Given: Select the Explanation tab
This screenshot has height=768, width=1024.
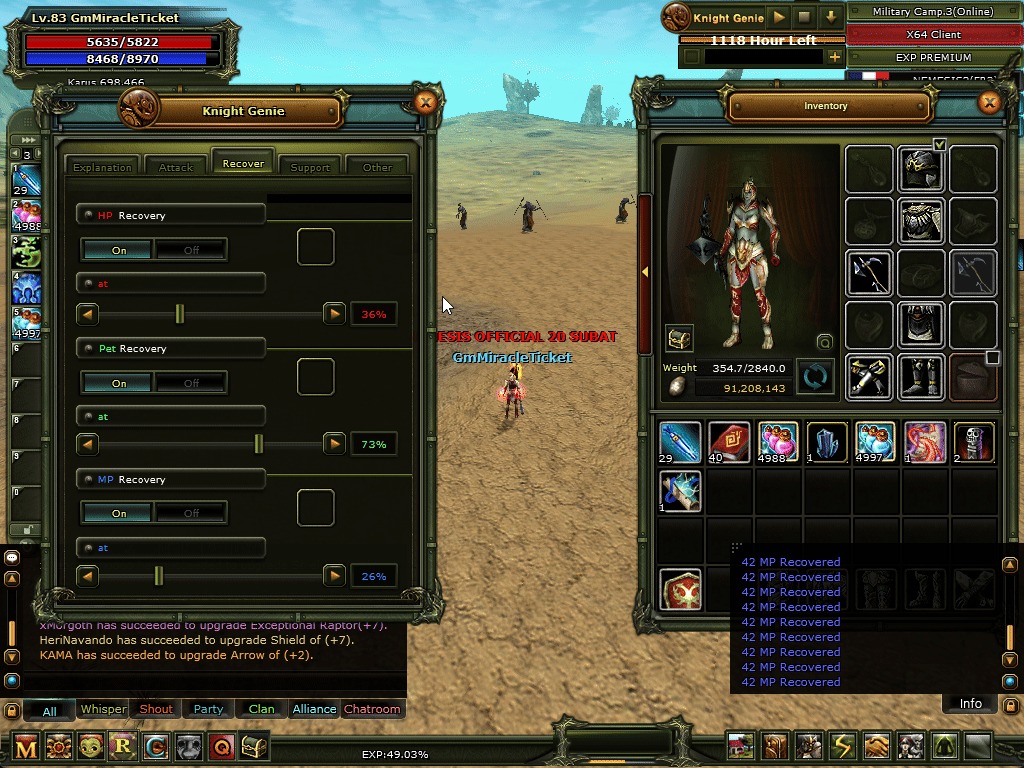Looking at the screenshot, I should (x=103, y=166).
